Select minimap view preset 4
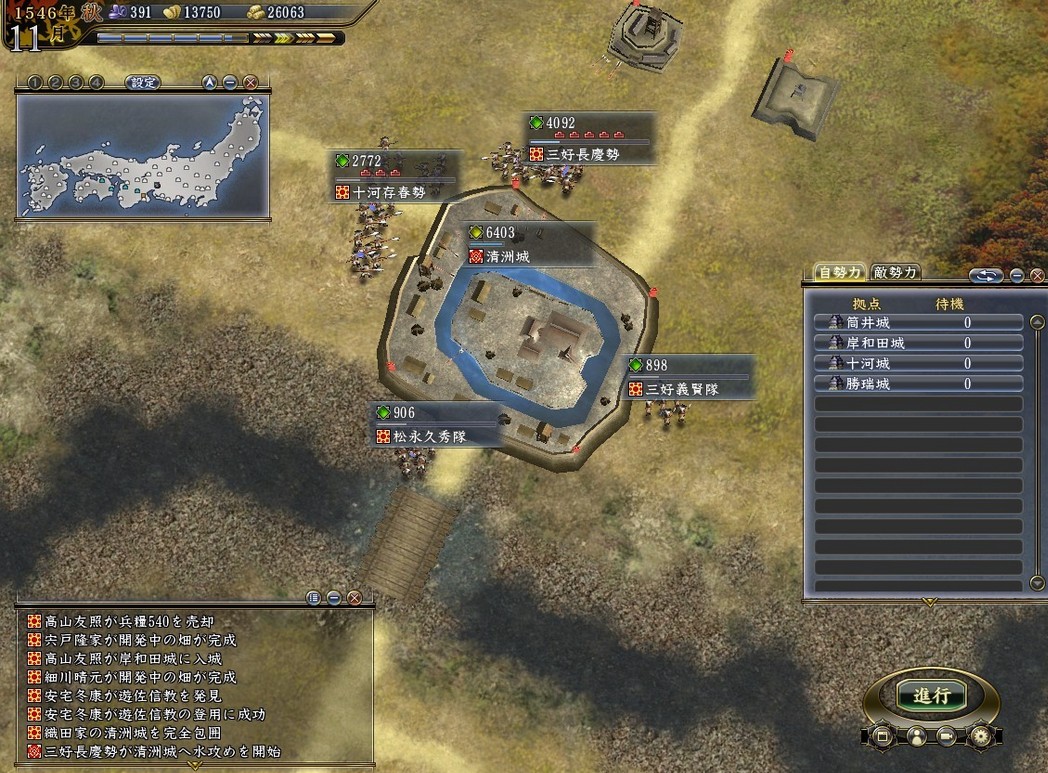The height and width of the screenshot is (773, 1048). click(96, 83)
